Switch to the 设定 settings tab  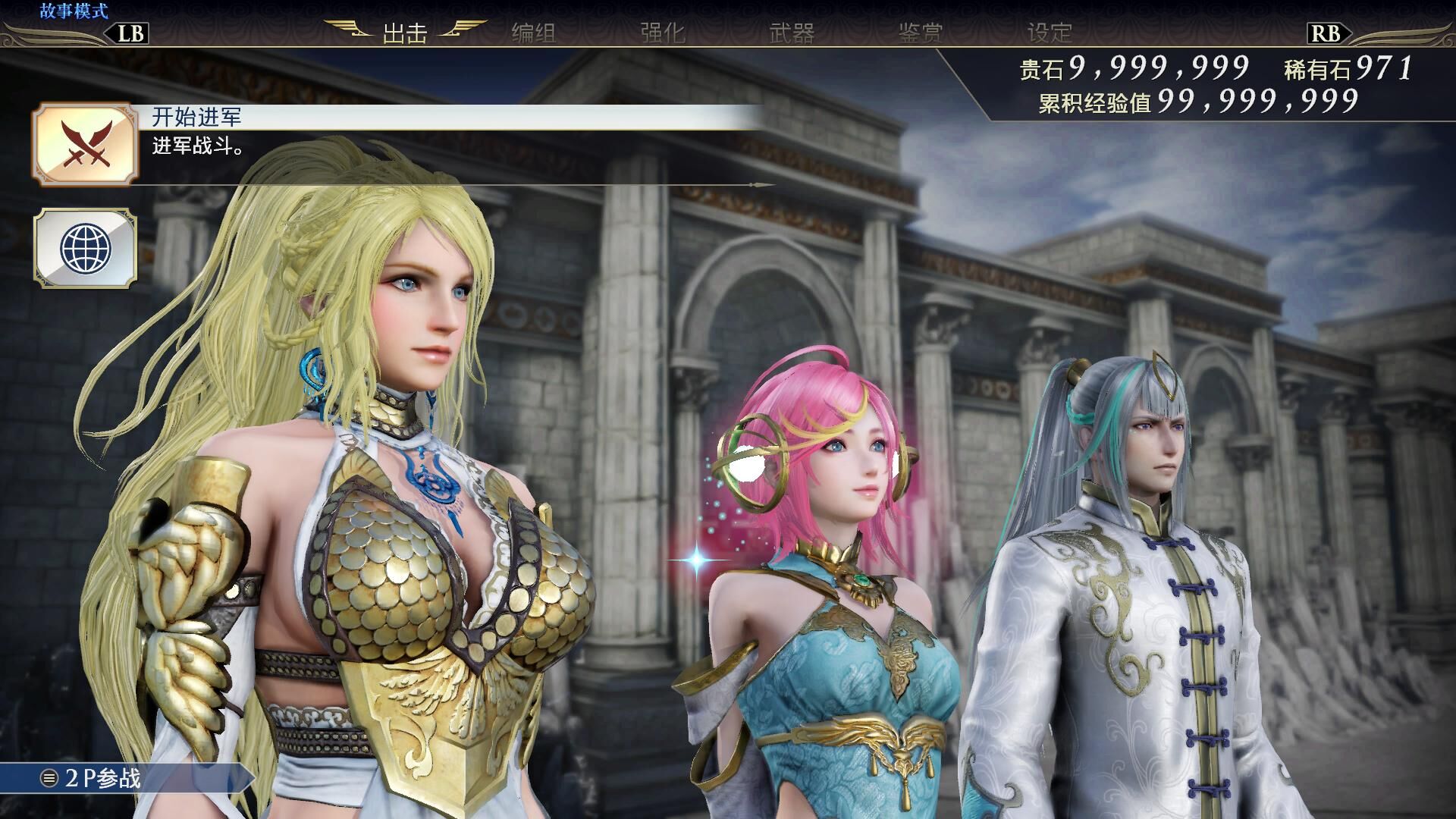coord(1050,33)
